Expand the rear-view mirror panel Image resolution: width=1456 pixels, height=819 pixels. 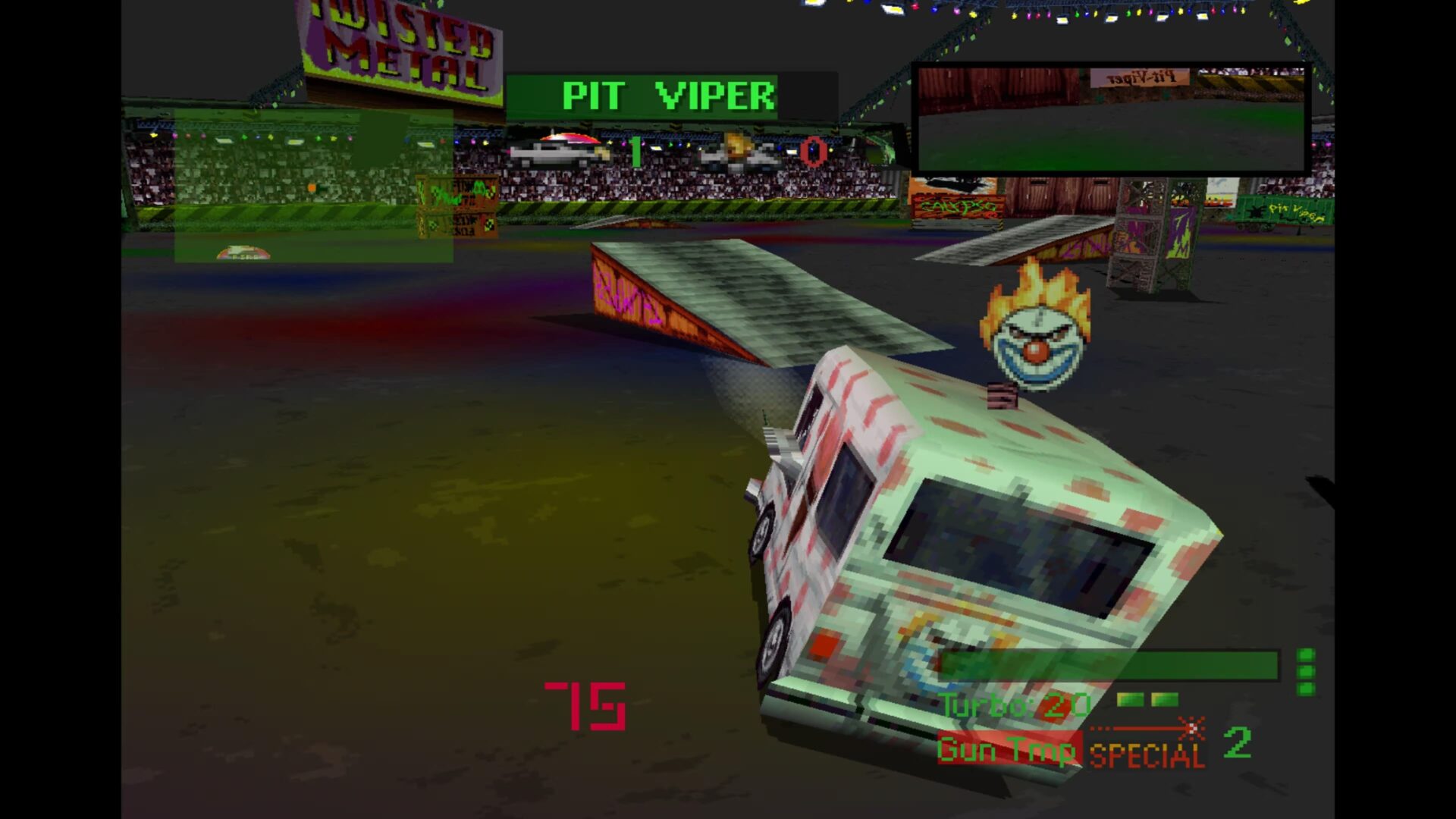click(1109, 118)
